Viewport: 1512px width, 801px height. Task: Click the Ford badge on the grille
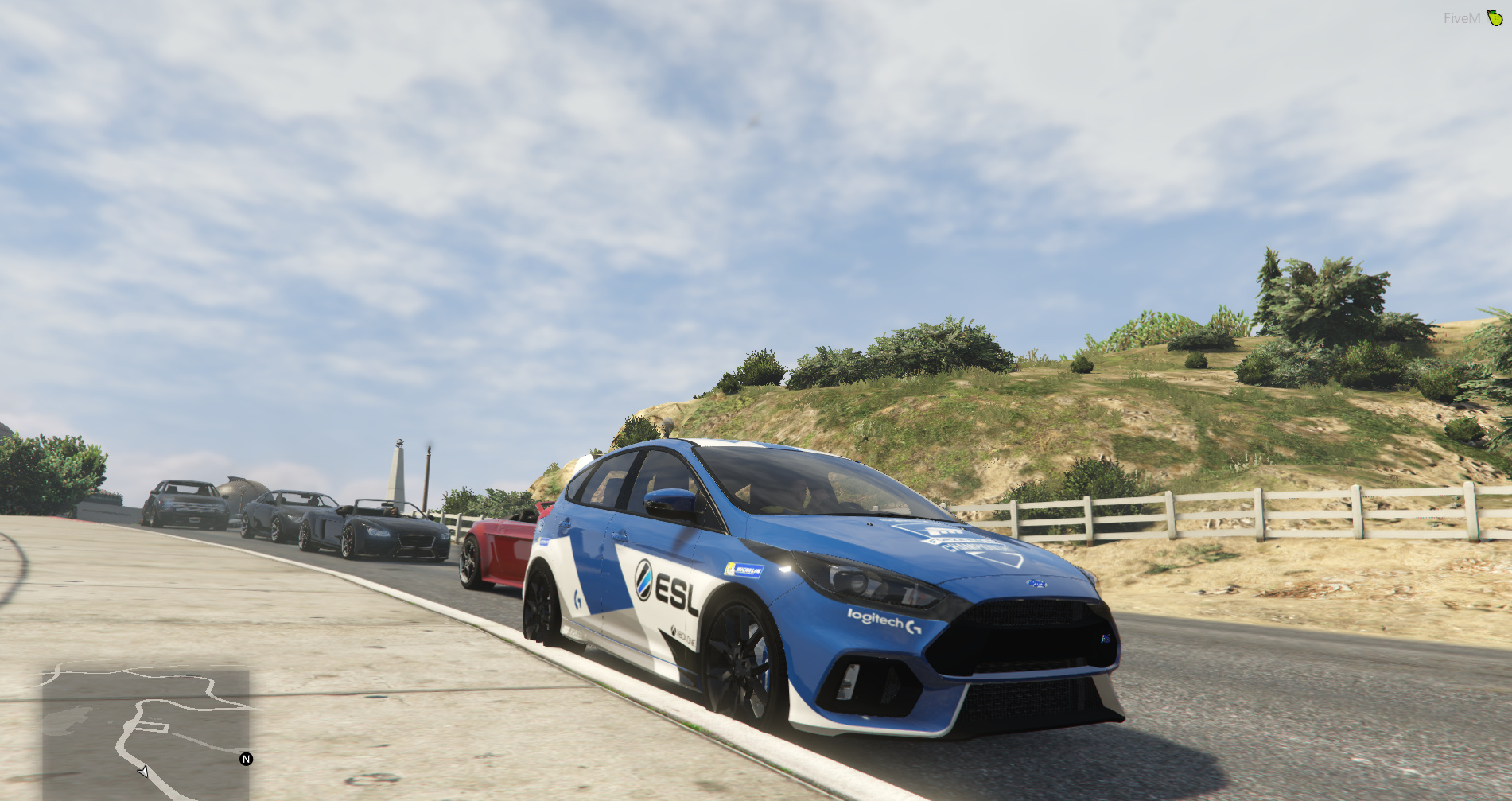pyautogui.click(x=1037, y=583)
